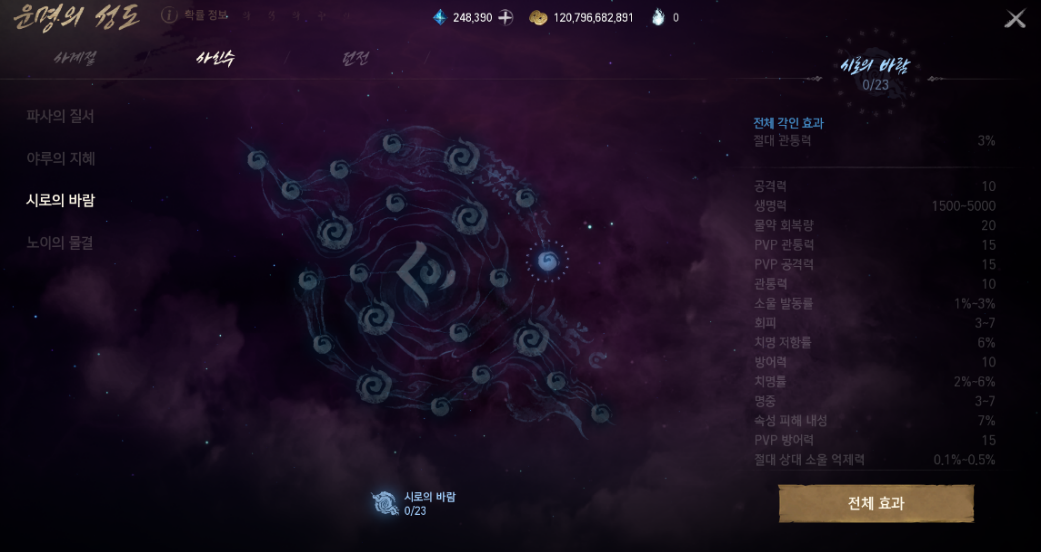Switch to the 전전 tab

(x=354, y=58)
